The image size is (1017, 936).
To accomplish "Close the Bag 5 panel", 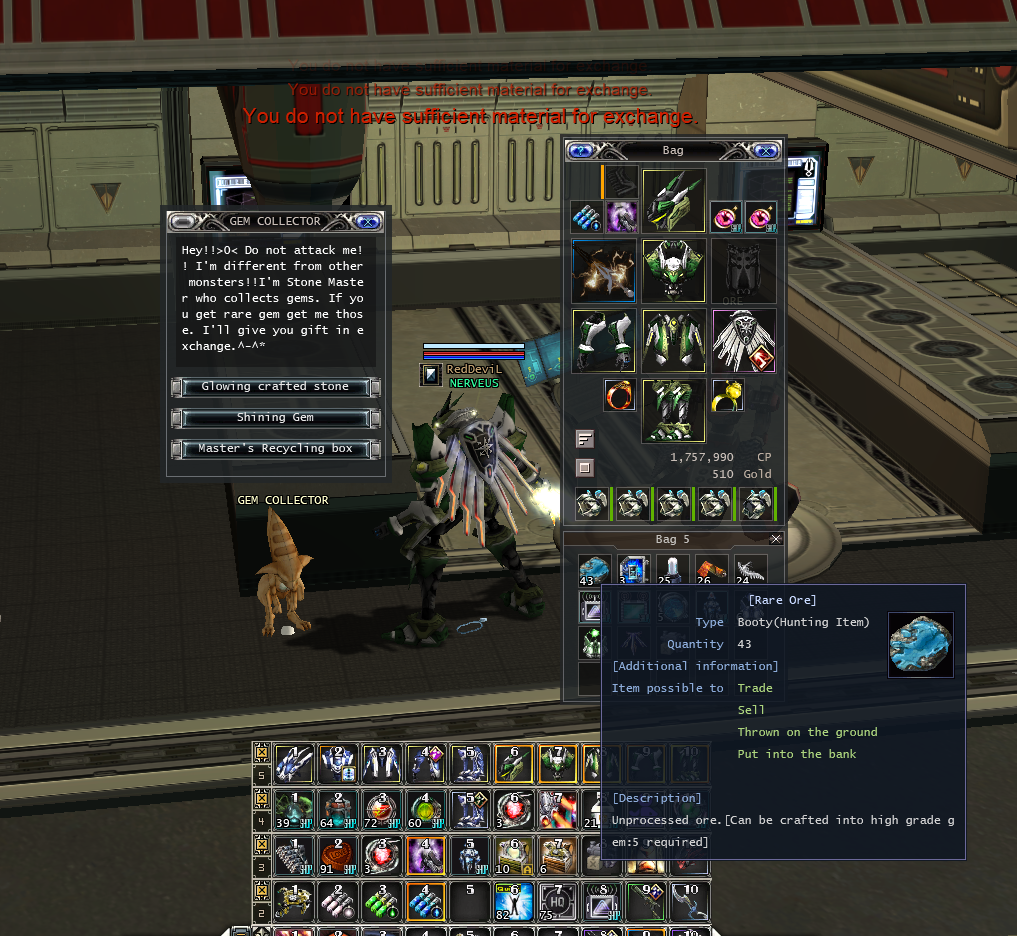I will click(x=776, y=539).
